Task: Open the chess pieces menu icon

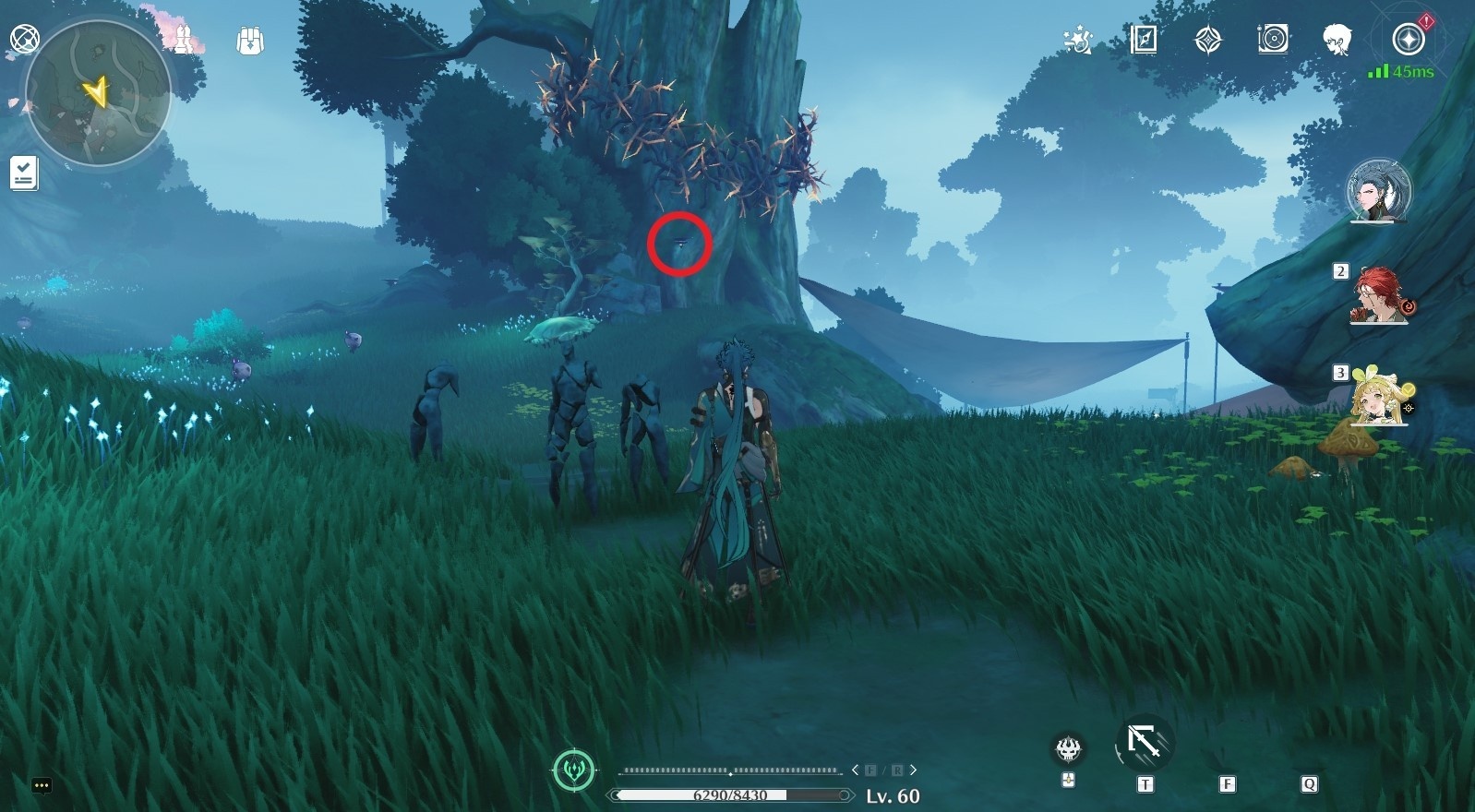Action: tap(185, 40)
